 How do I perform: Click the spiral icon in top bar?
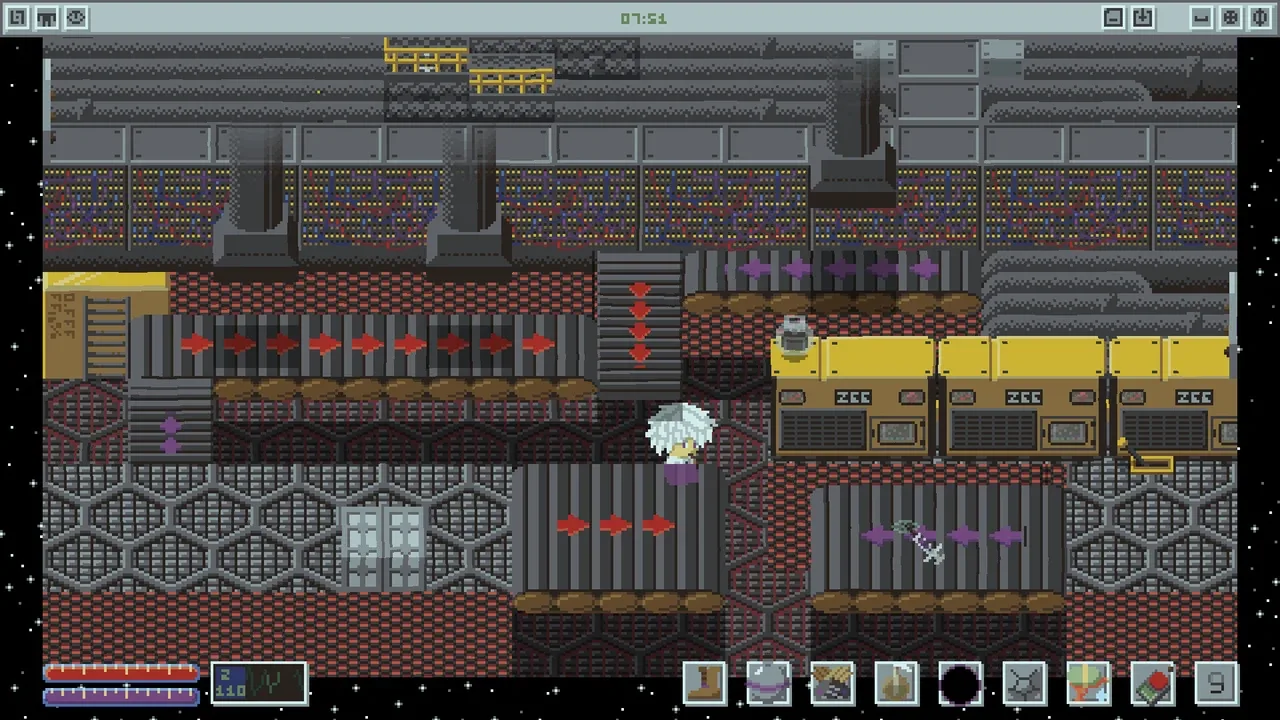(17, 18)
